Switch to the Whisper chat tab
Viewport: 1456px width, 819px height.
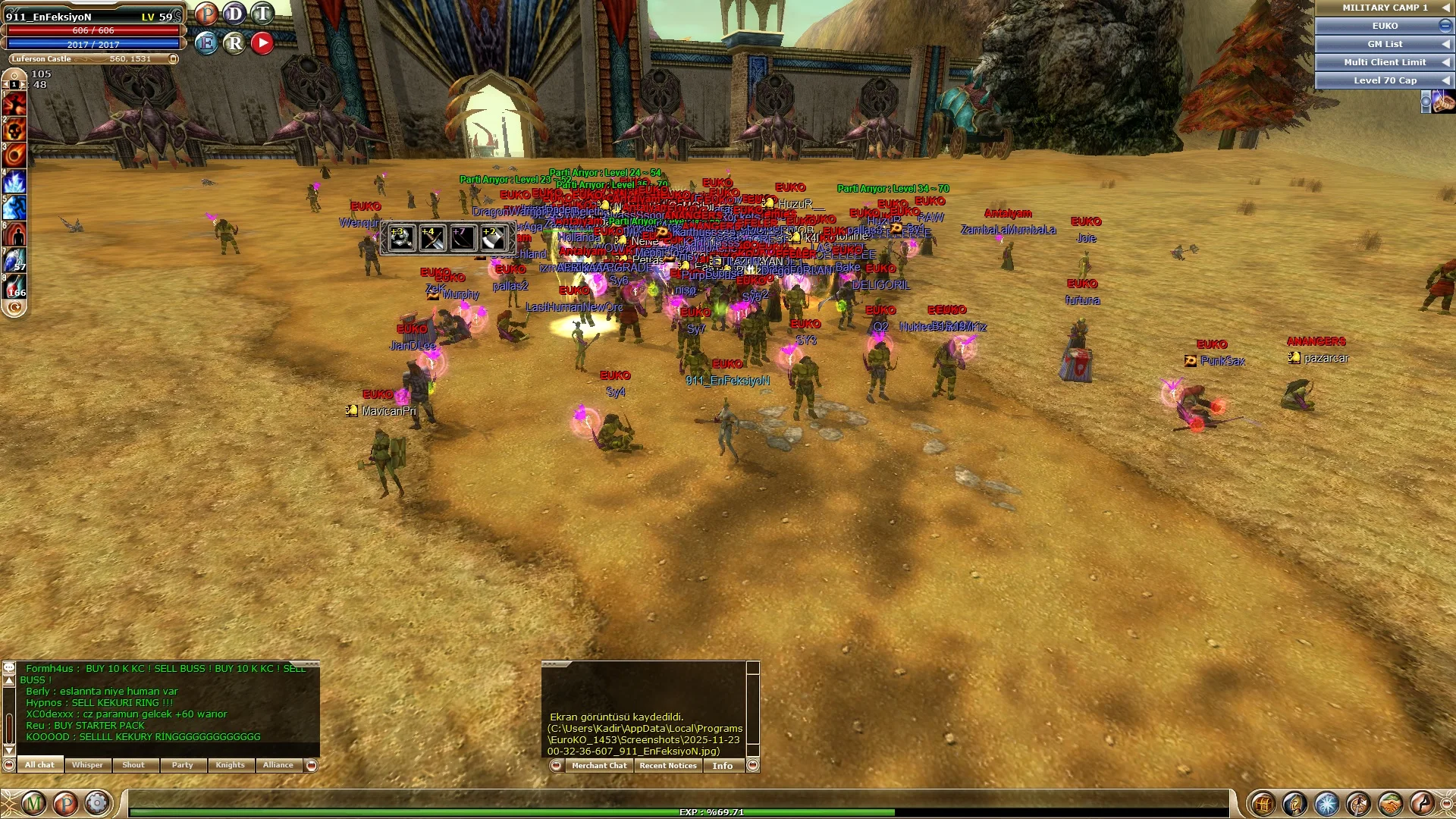pos(87,765)
